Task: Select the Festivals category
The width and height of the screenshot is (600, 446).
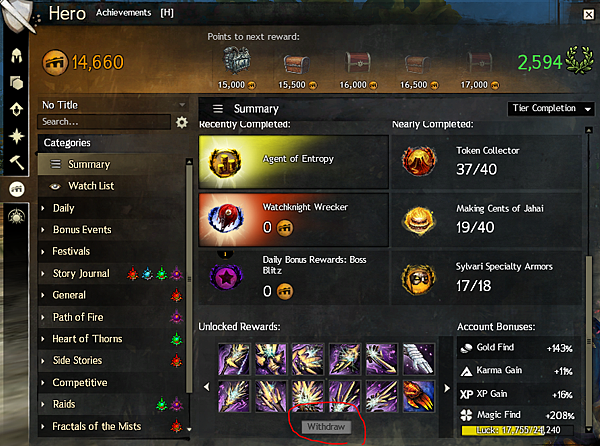Action: [71, 252]
